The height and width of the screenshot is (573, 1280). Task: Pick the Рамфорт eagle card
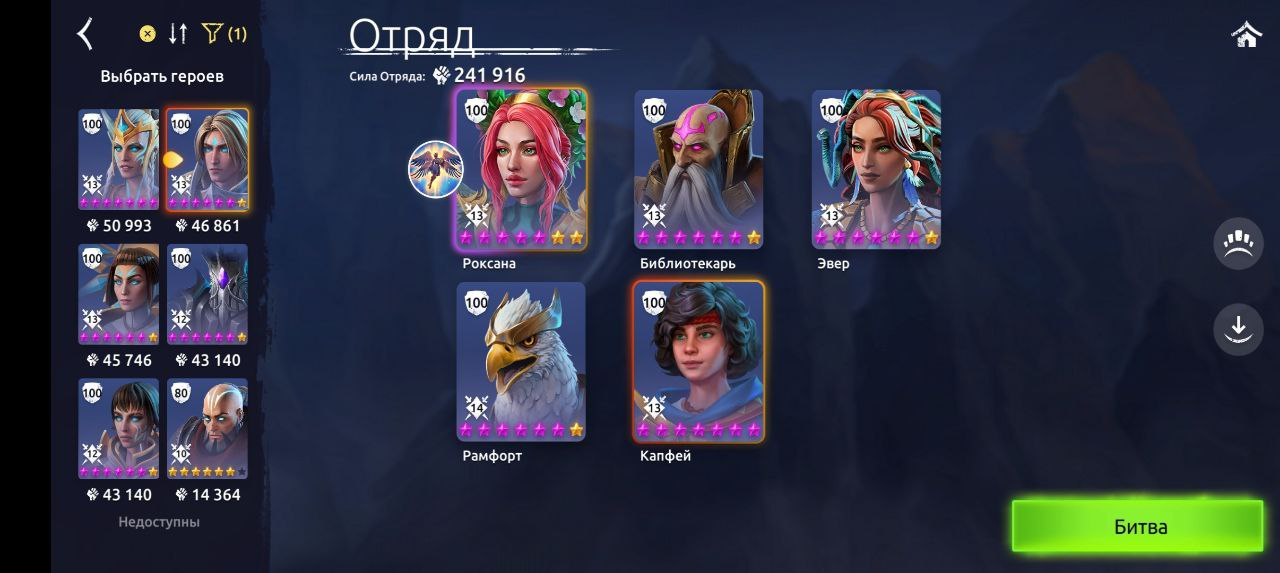[521, 360]
